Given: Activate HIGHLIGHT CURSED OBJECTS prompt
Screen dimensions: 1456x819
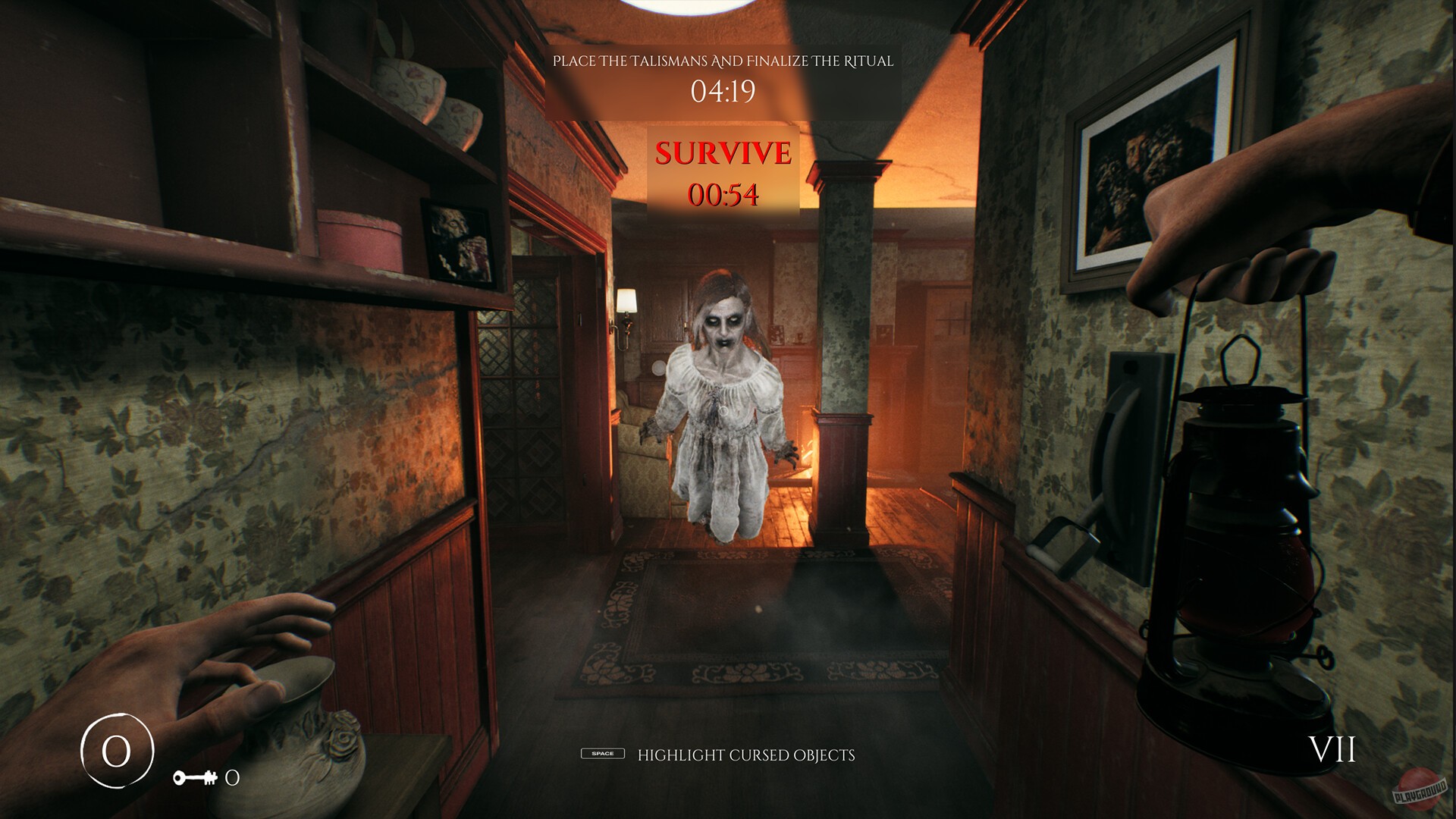Looking at the screenshot, I should pyautogui.click(x=745, y=754).
